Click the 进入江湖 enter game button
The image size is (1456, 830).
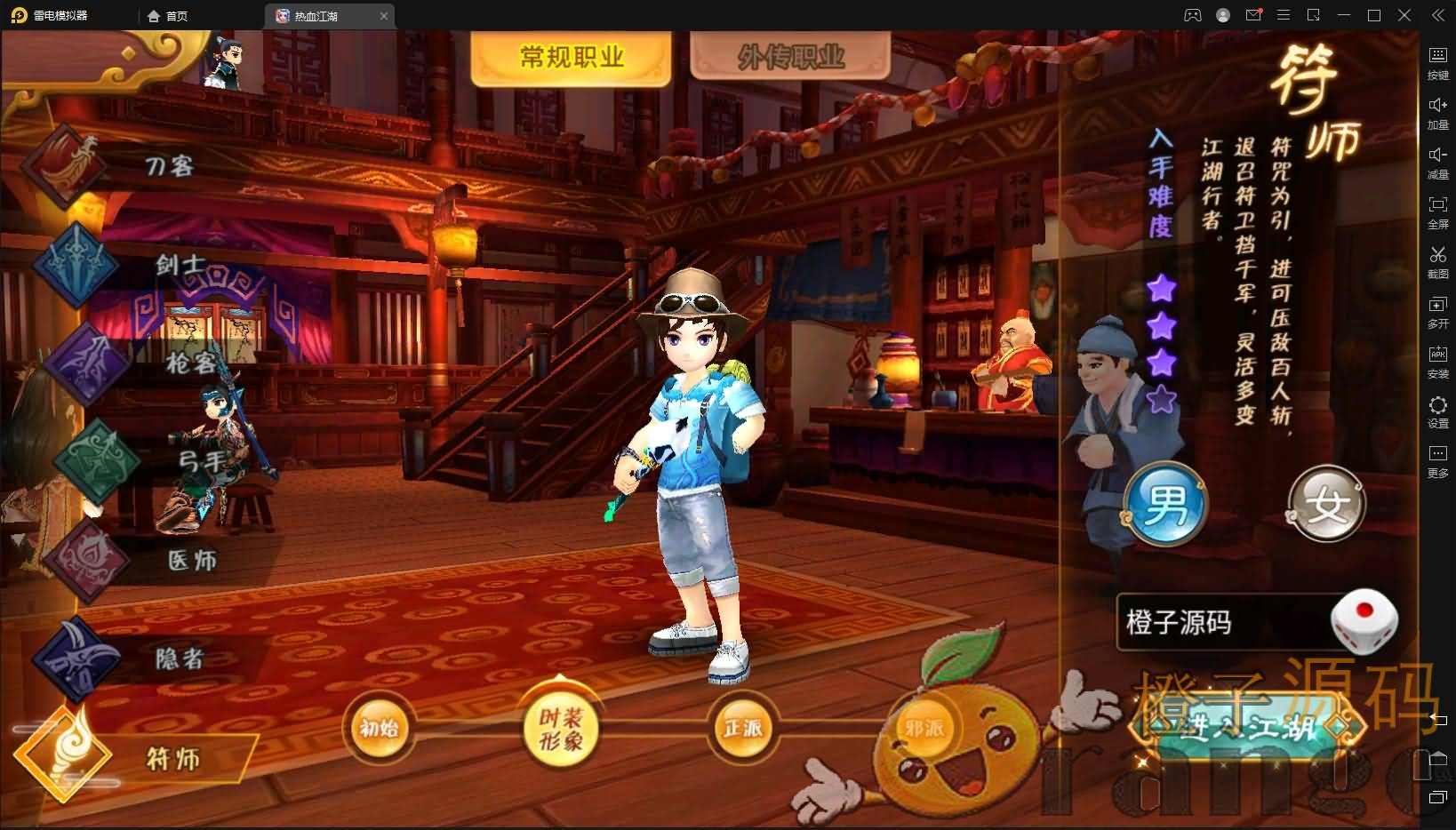coord(1248,726)
